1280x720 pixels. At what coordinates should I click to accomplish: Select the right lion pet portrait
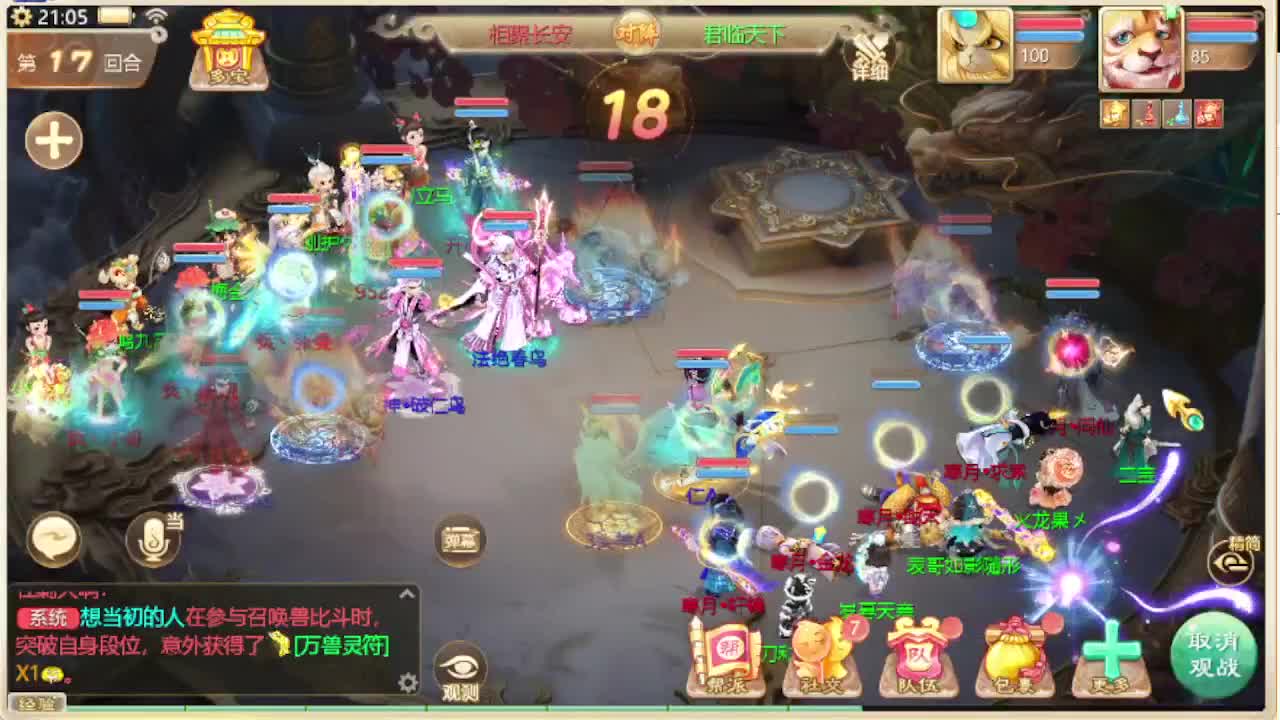tap(1140, 45)
